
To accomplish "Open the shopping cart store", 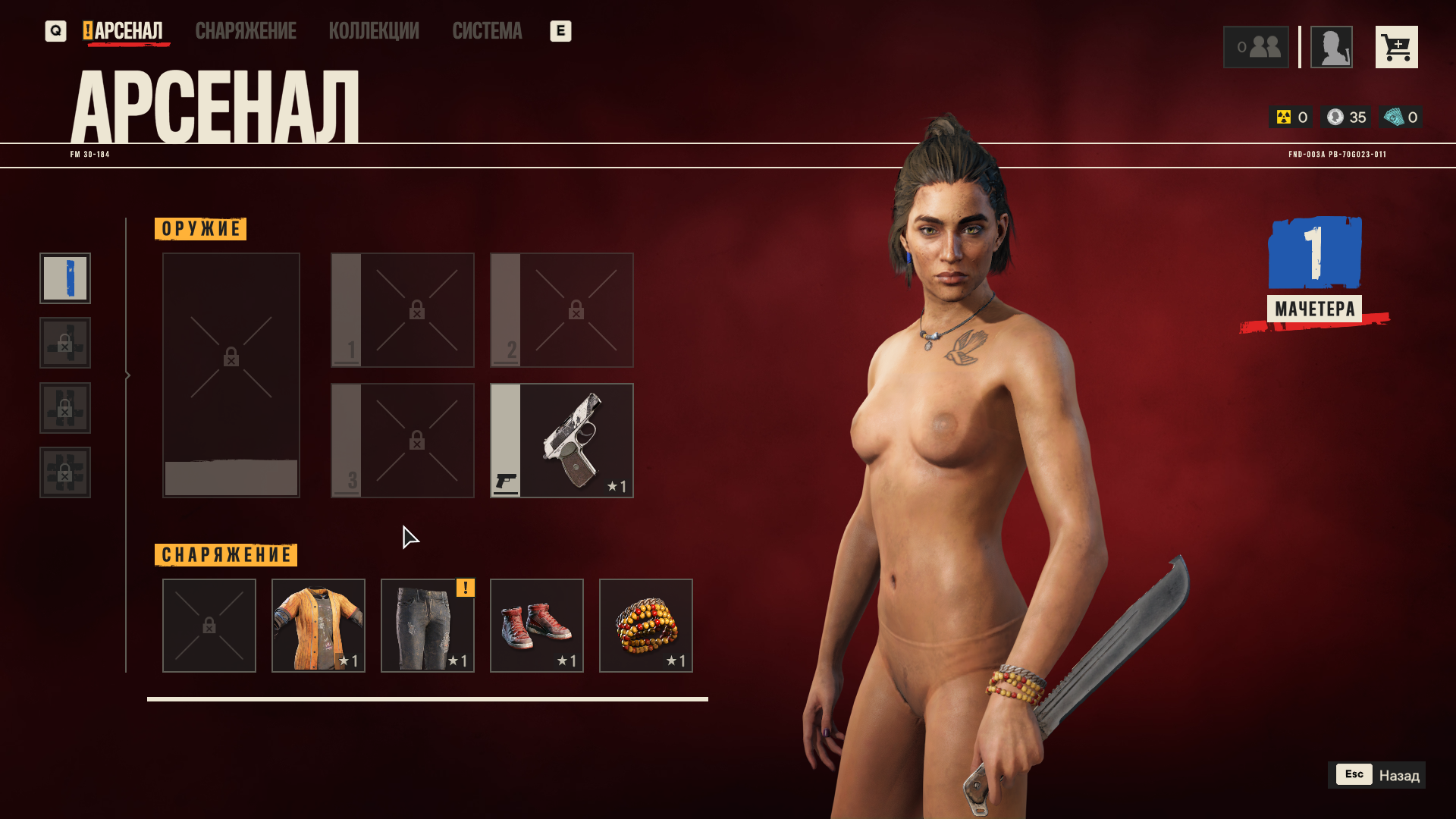I will 1396,47.
